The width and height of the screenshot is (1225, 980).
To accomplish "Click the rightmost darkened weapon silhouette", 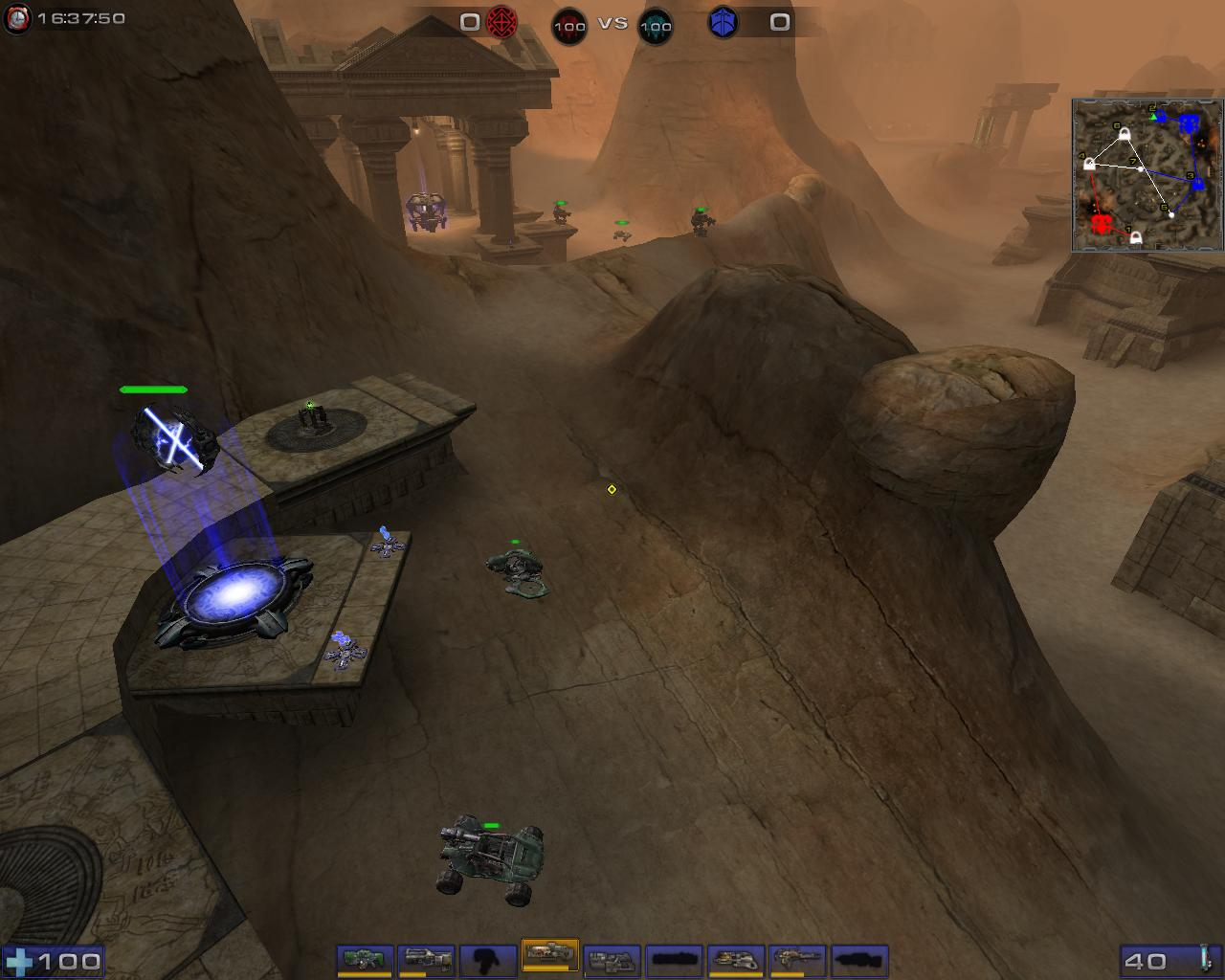I will (x=857, y=957).
